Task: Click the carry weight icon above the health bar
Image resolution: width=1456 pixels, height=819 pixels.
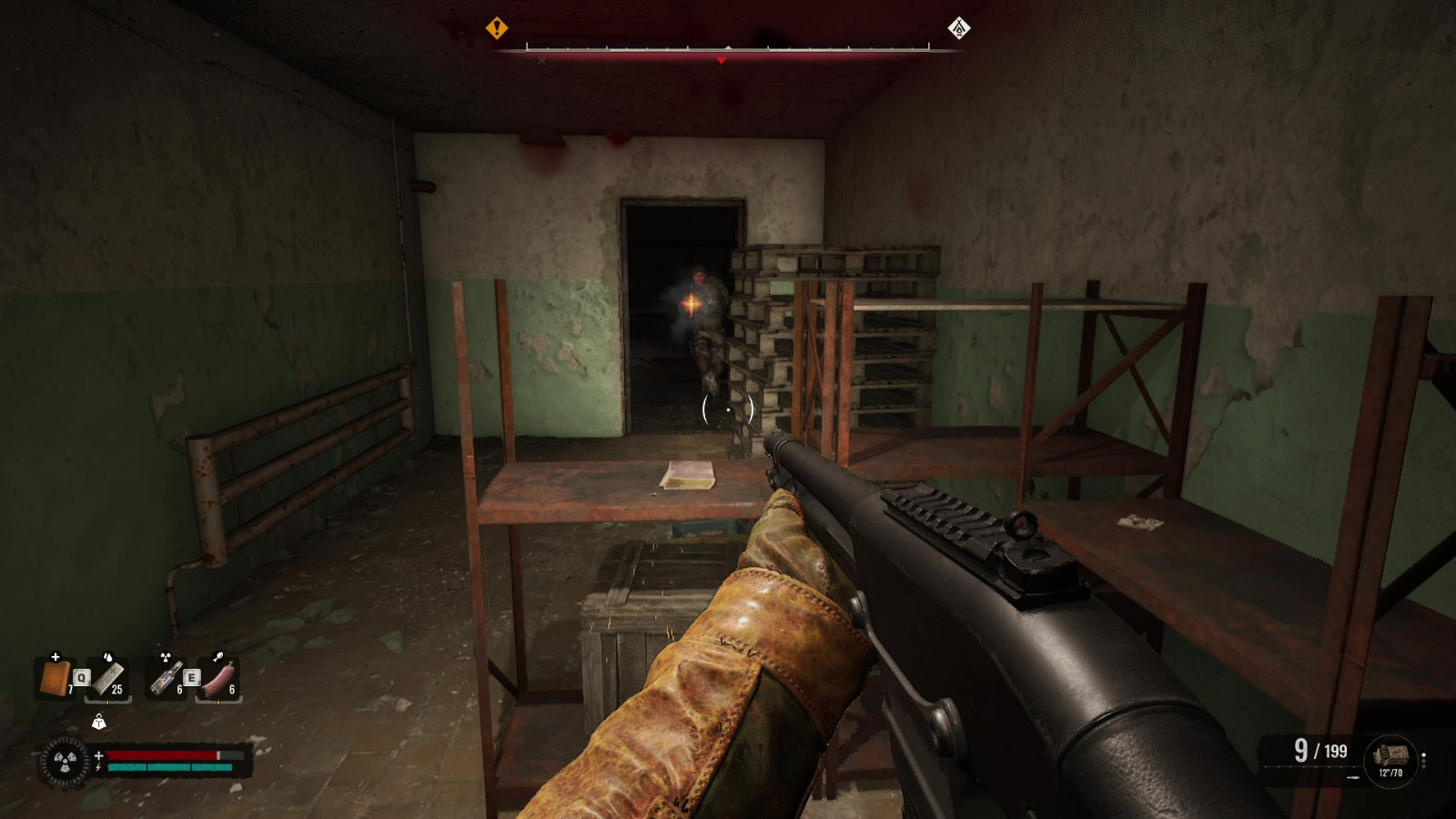Action: (x=99, y=721)
